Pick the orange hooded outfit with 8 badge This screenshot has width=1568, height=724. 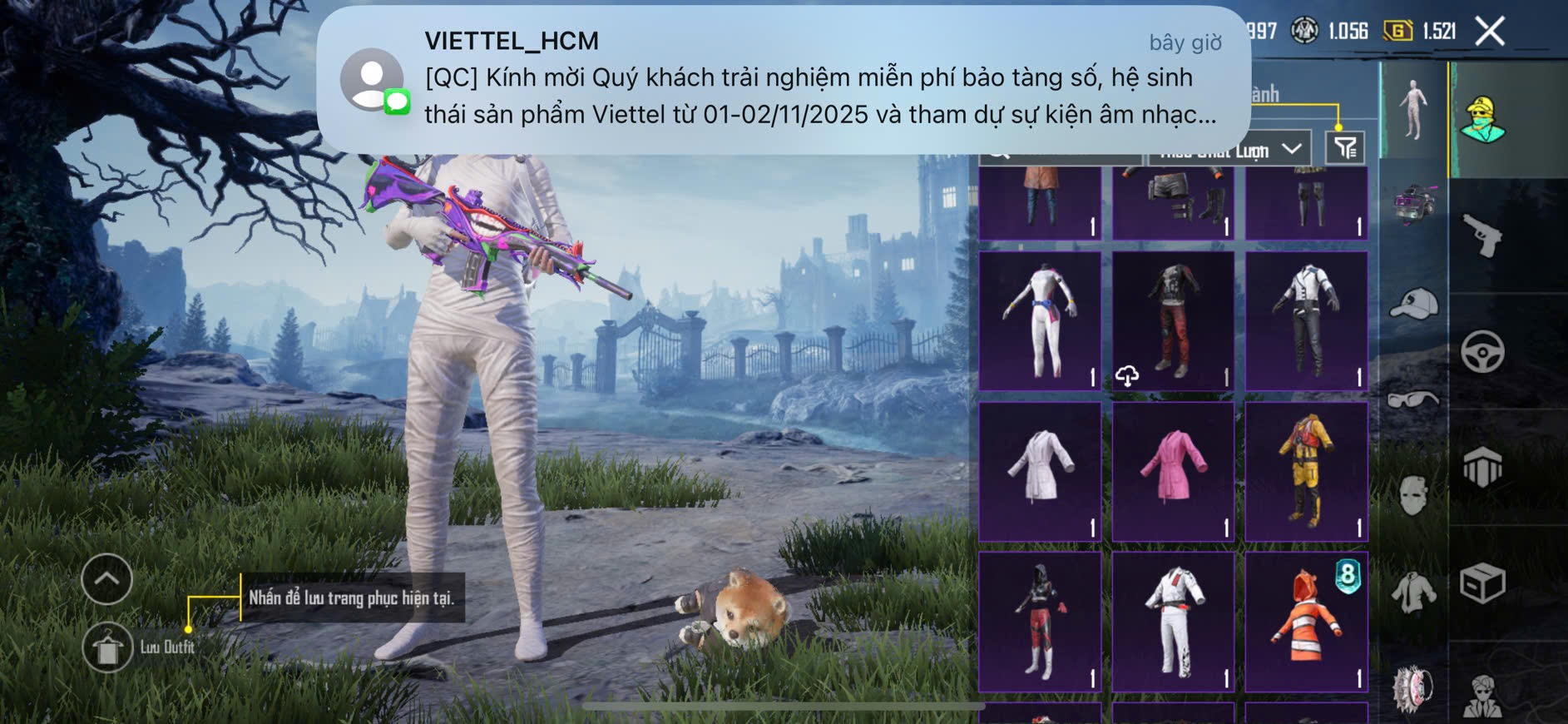pos(1306,621)
